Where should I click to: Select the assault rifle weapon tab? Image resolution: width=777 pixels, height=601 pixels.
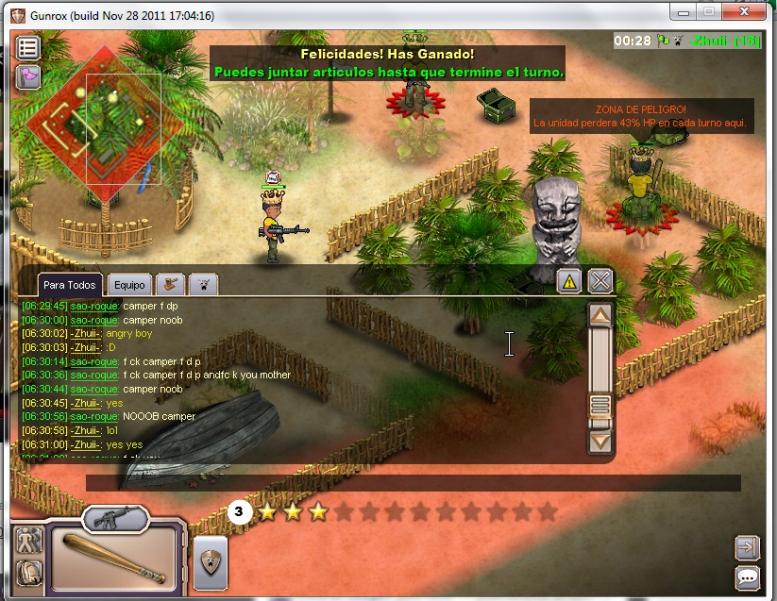pos(115,518)
